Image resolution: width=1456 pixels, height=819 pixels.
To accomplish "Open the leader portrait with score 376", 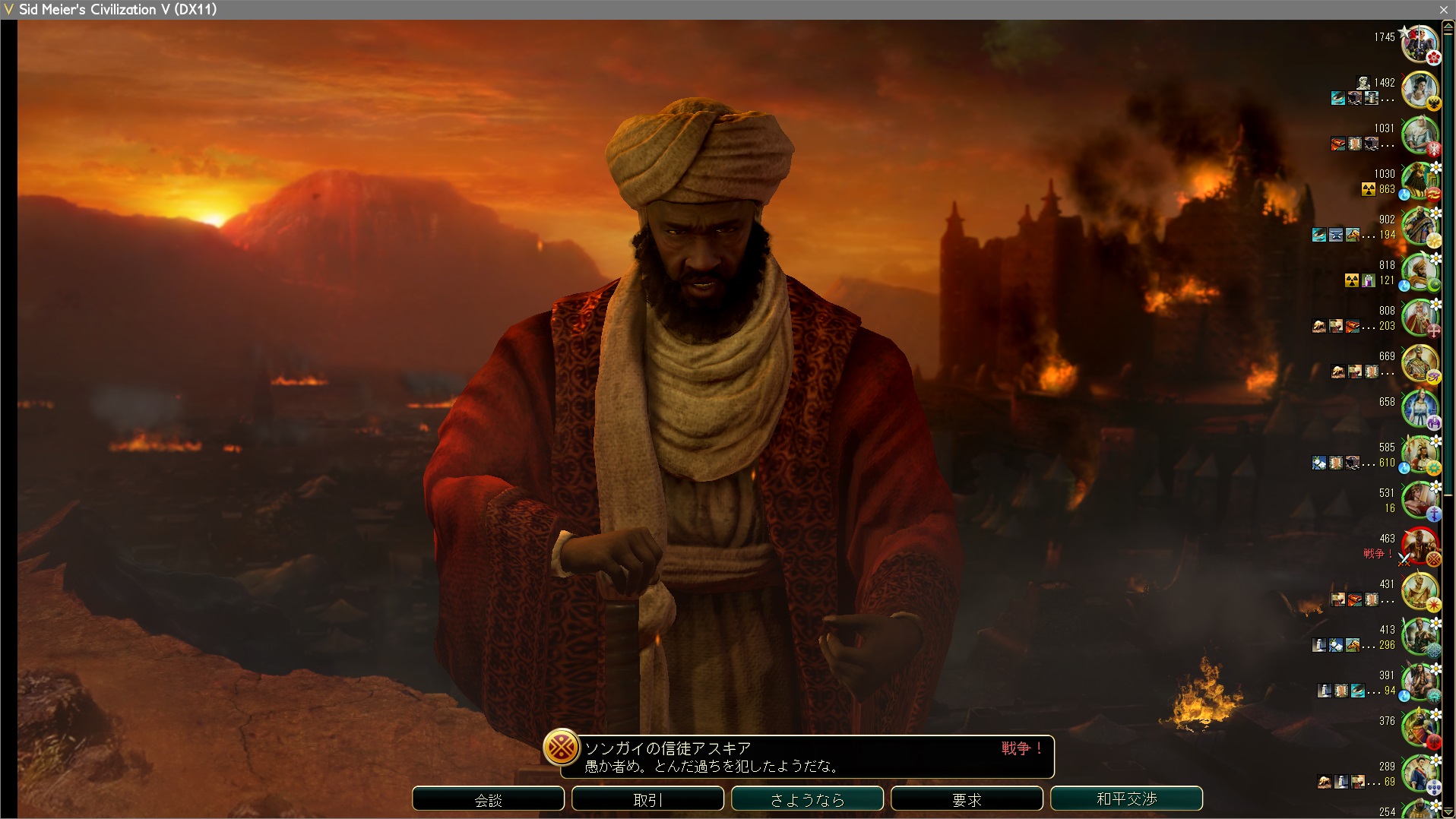I will pos(1419,728).
